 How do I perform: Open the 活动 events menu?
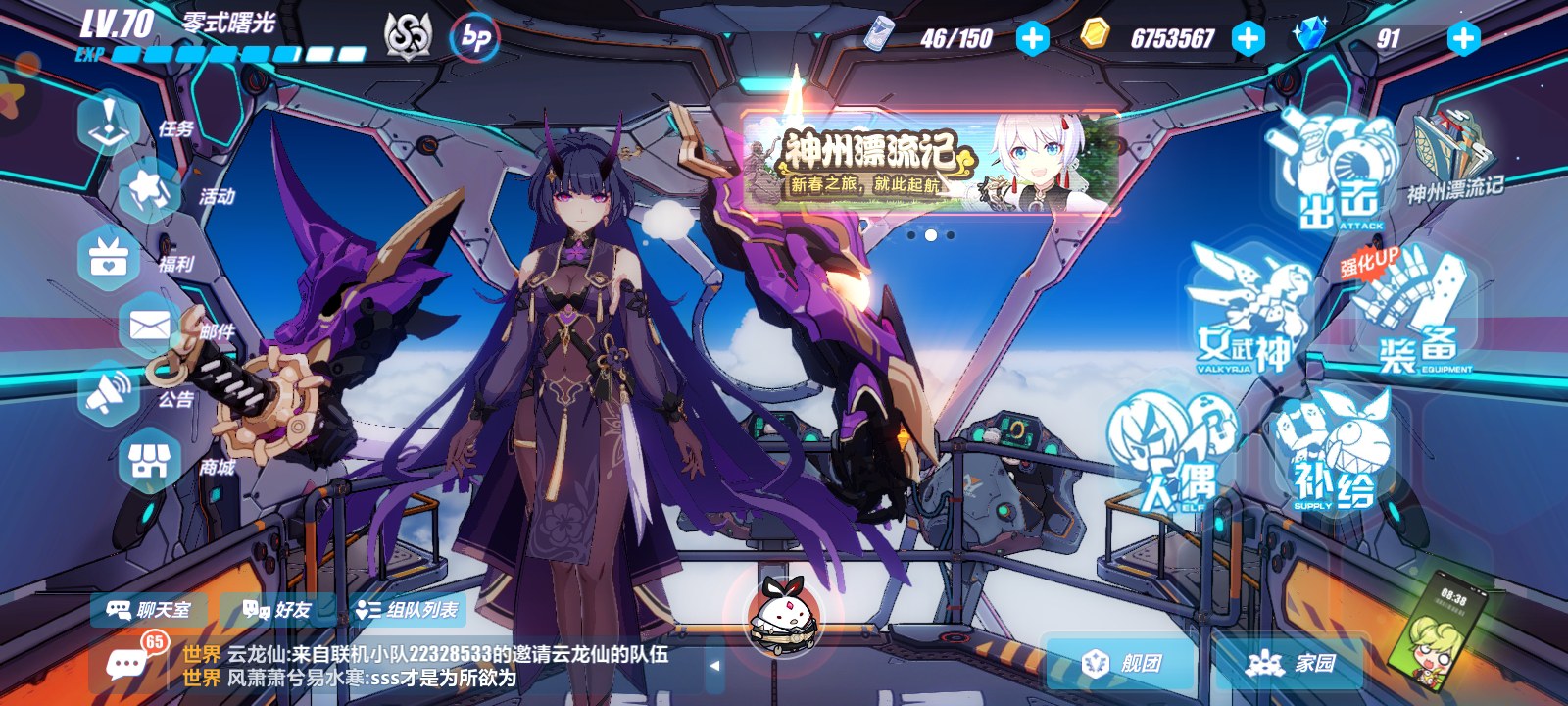[x=149, y=191]
